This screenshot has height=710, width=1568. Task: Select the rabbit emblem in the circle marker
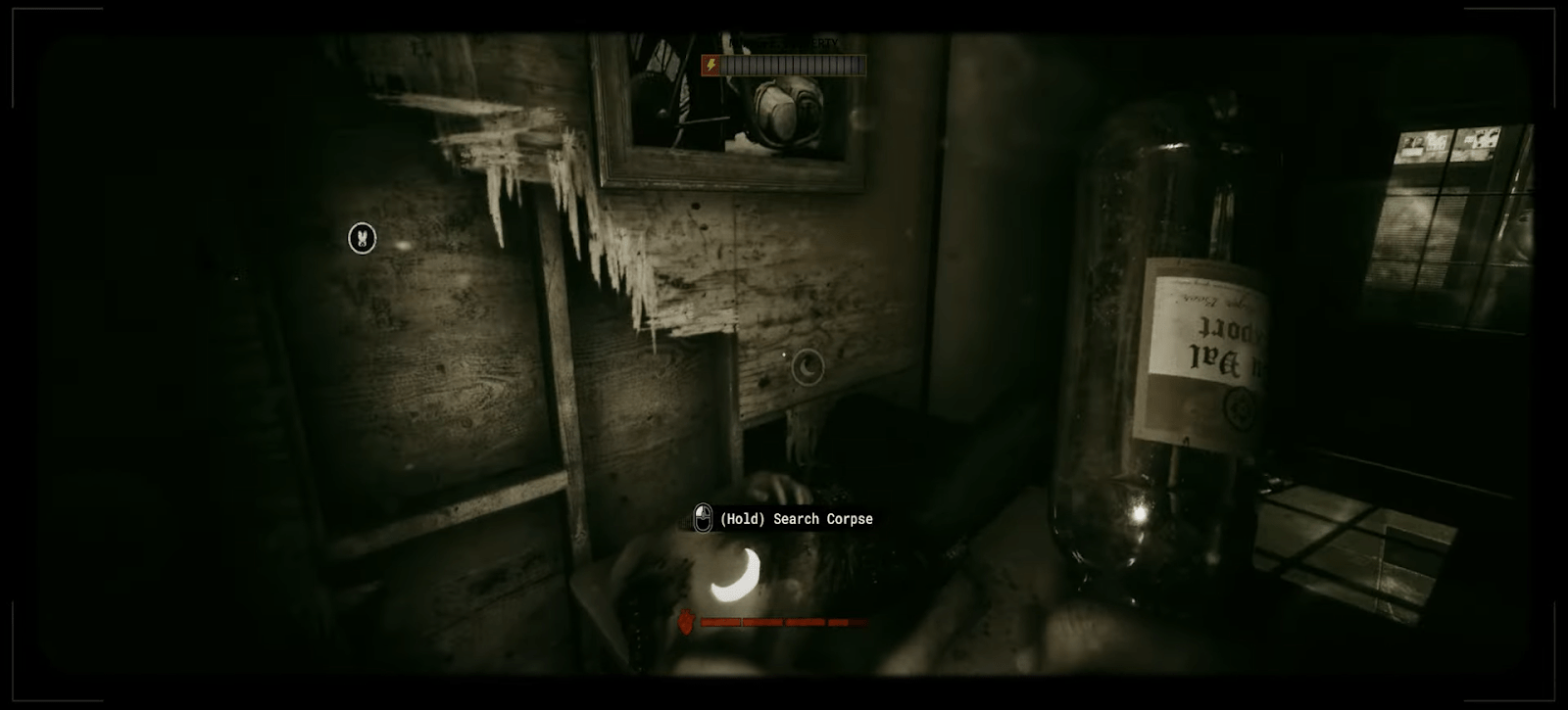pyautogui.click(x=360, y=238)
